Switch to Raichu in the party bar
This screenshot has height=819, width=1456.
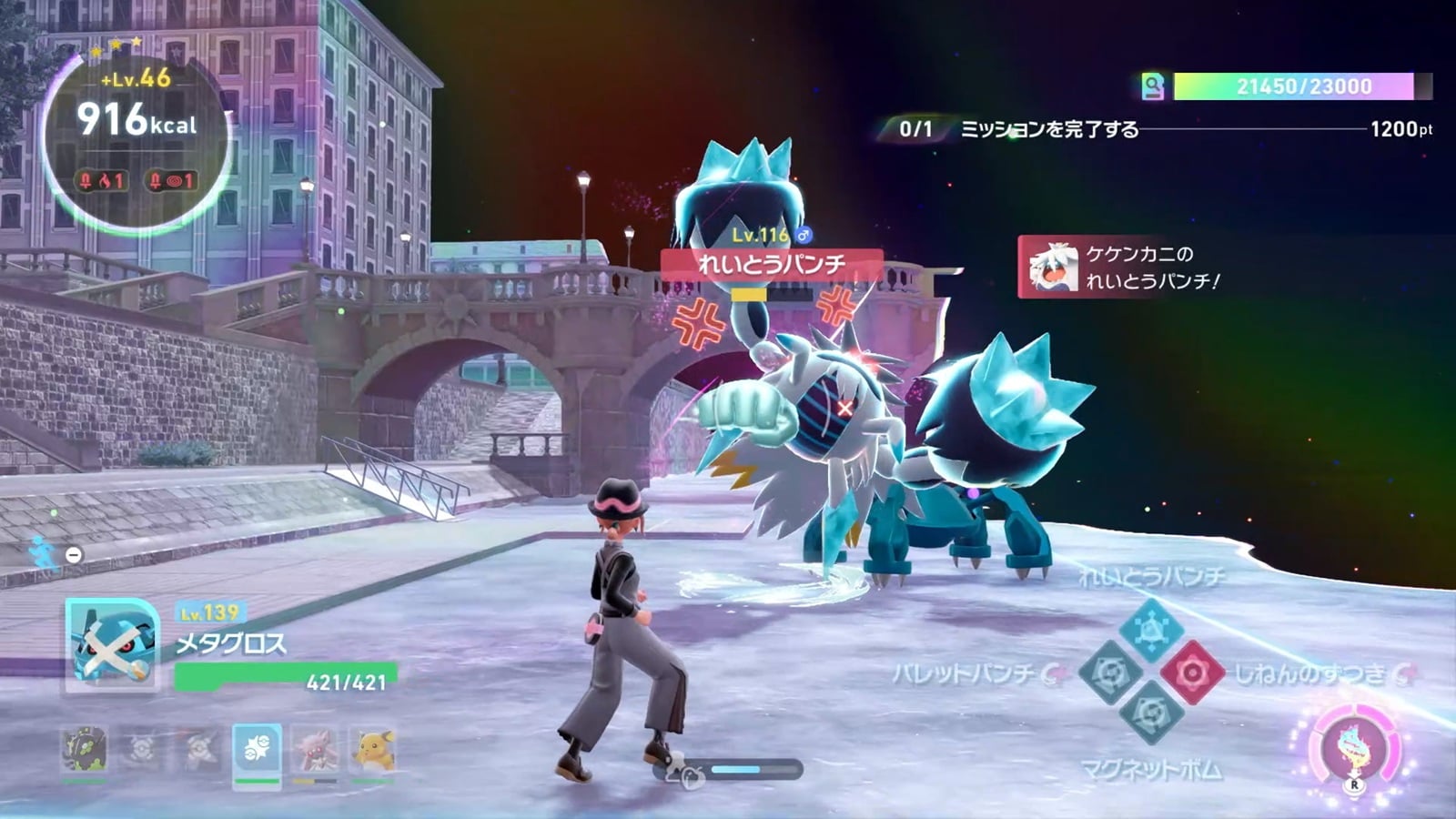point(373,750)
